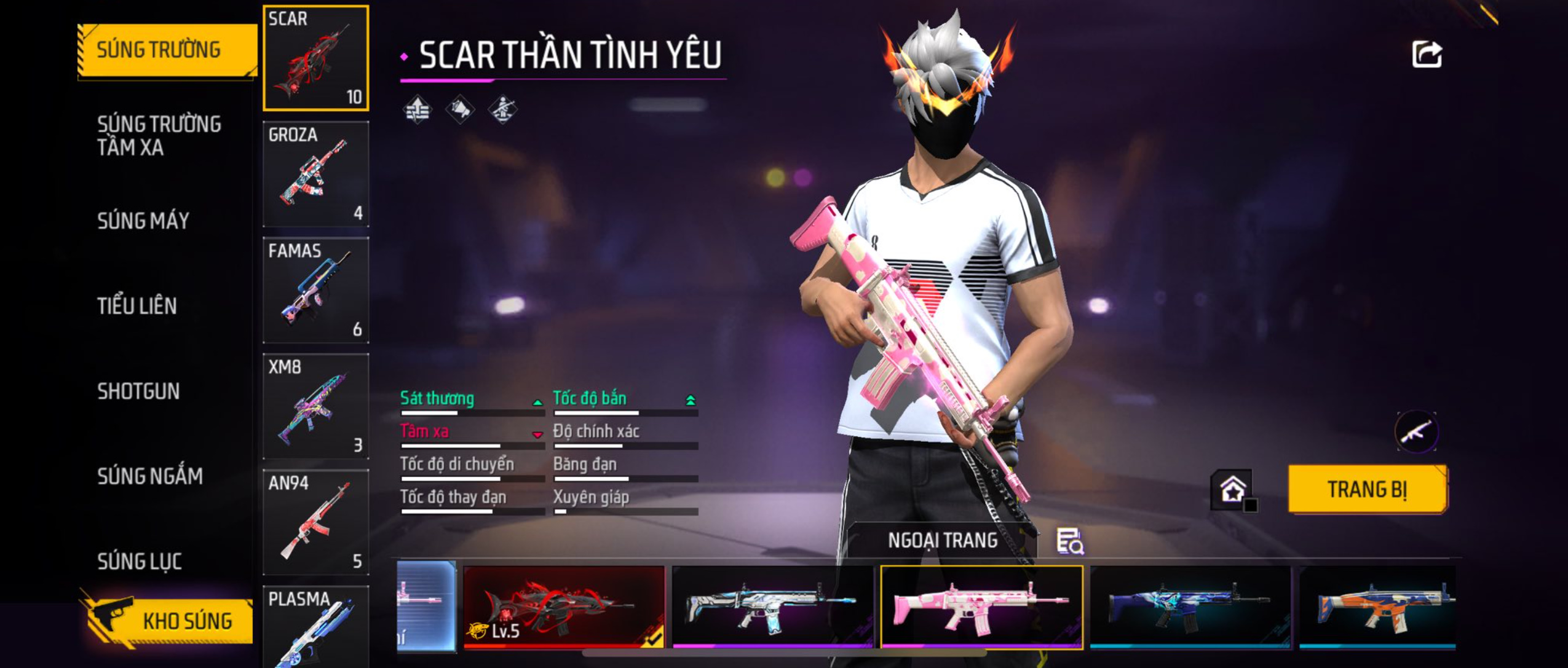
Task: Select the white and cyan SCAR skin
Action: pos(772,607)
